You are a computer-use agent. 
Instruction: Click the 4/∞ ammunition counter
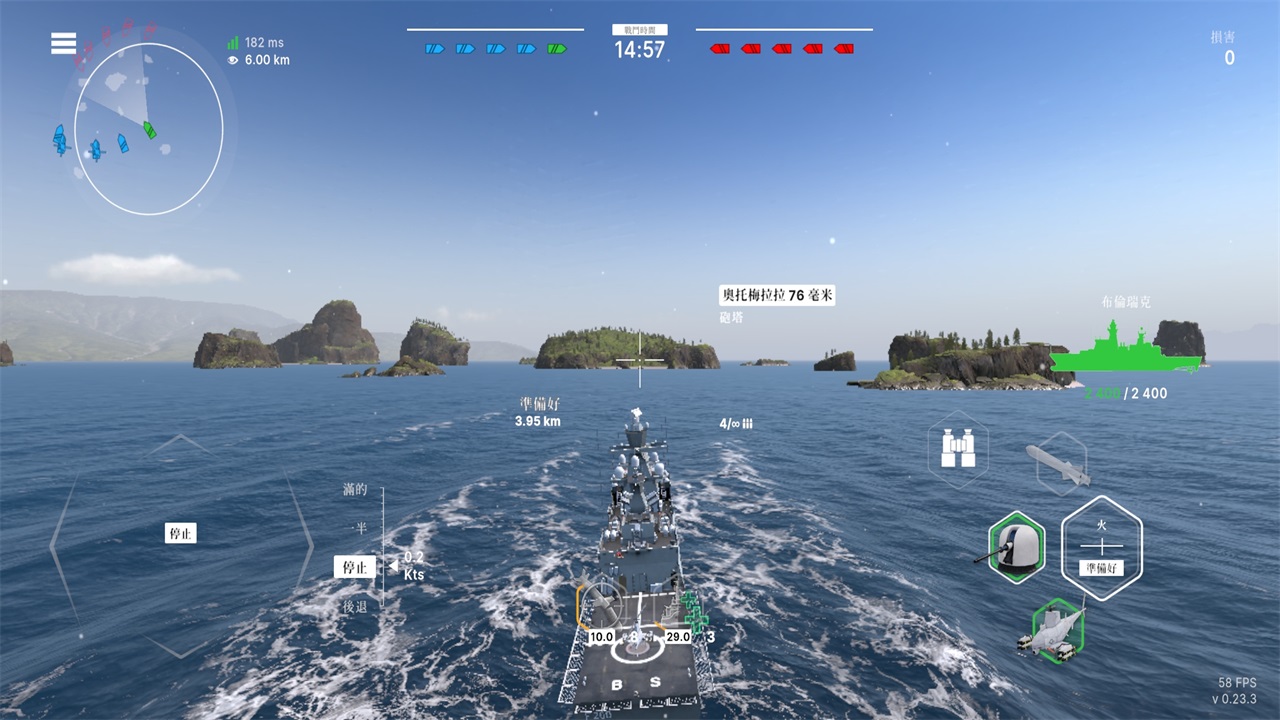(737, 422)
